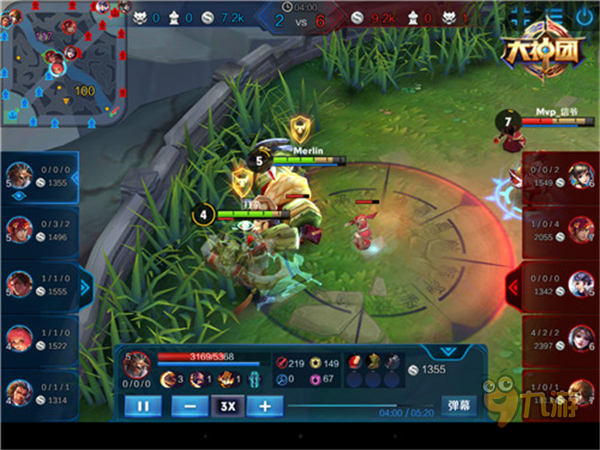
Task: Exit the replay with the power button
Action: pyautogui.click(x=584, y=17)
